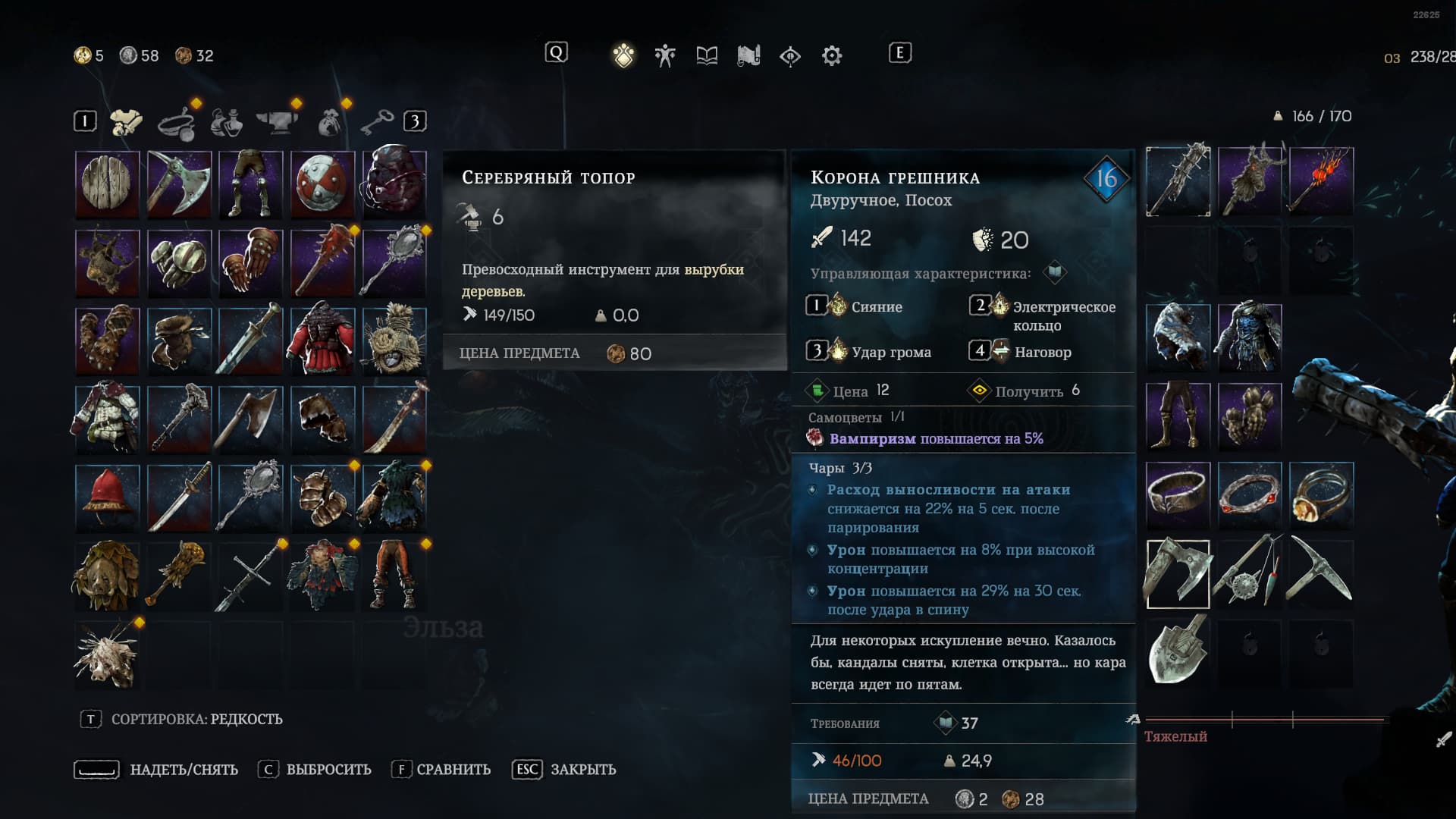Select the armor category filter
The height and width of the screenshot is (819, 1456).
[x=126, y=121]
